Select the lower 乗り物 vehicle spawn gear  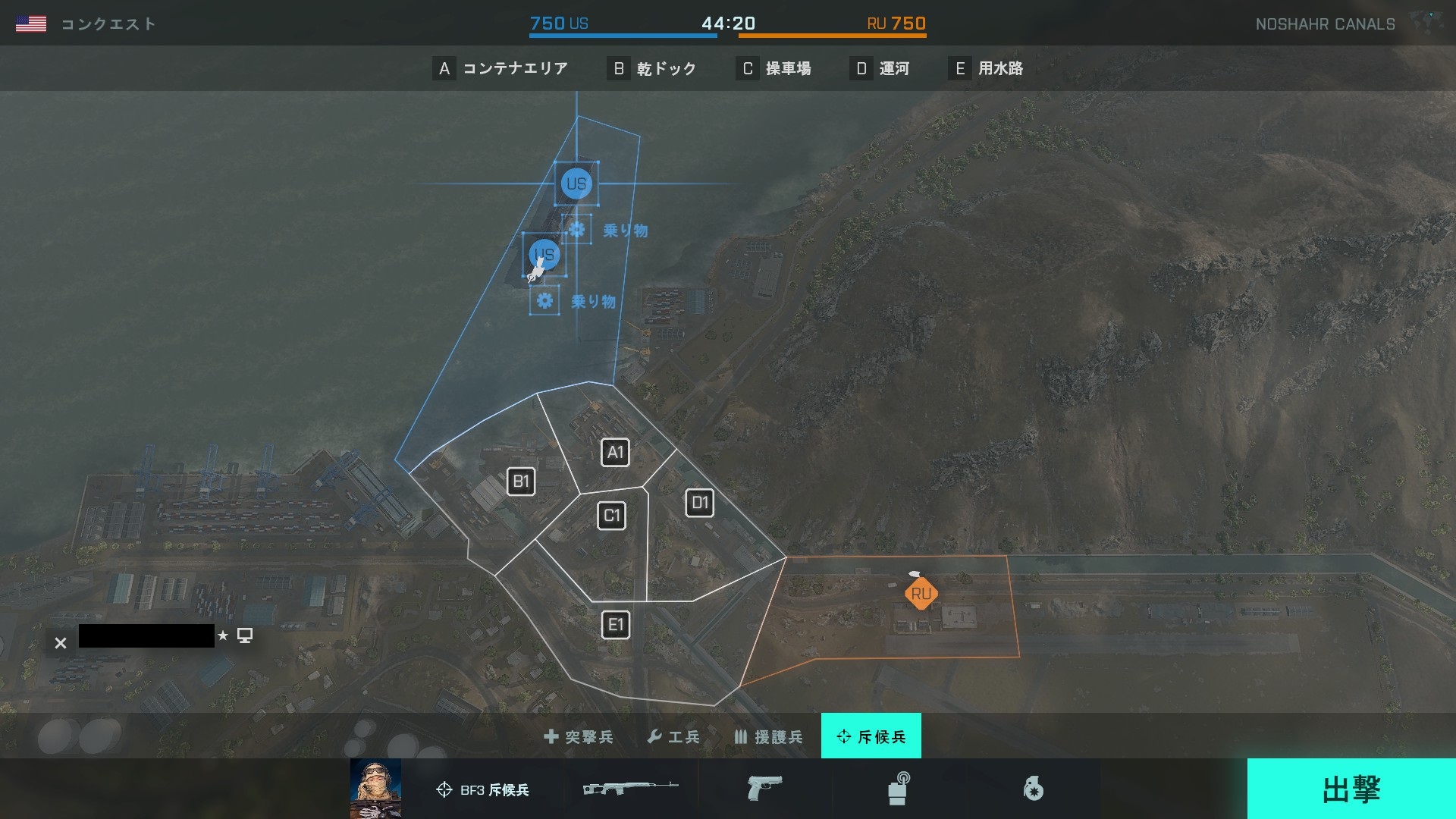(544, 301)
